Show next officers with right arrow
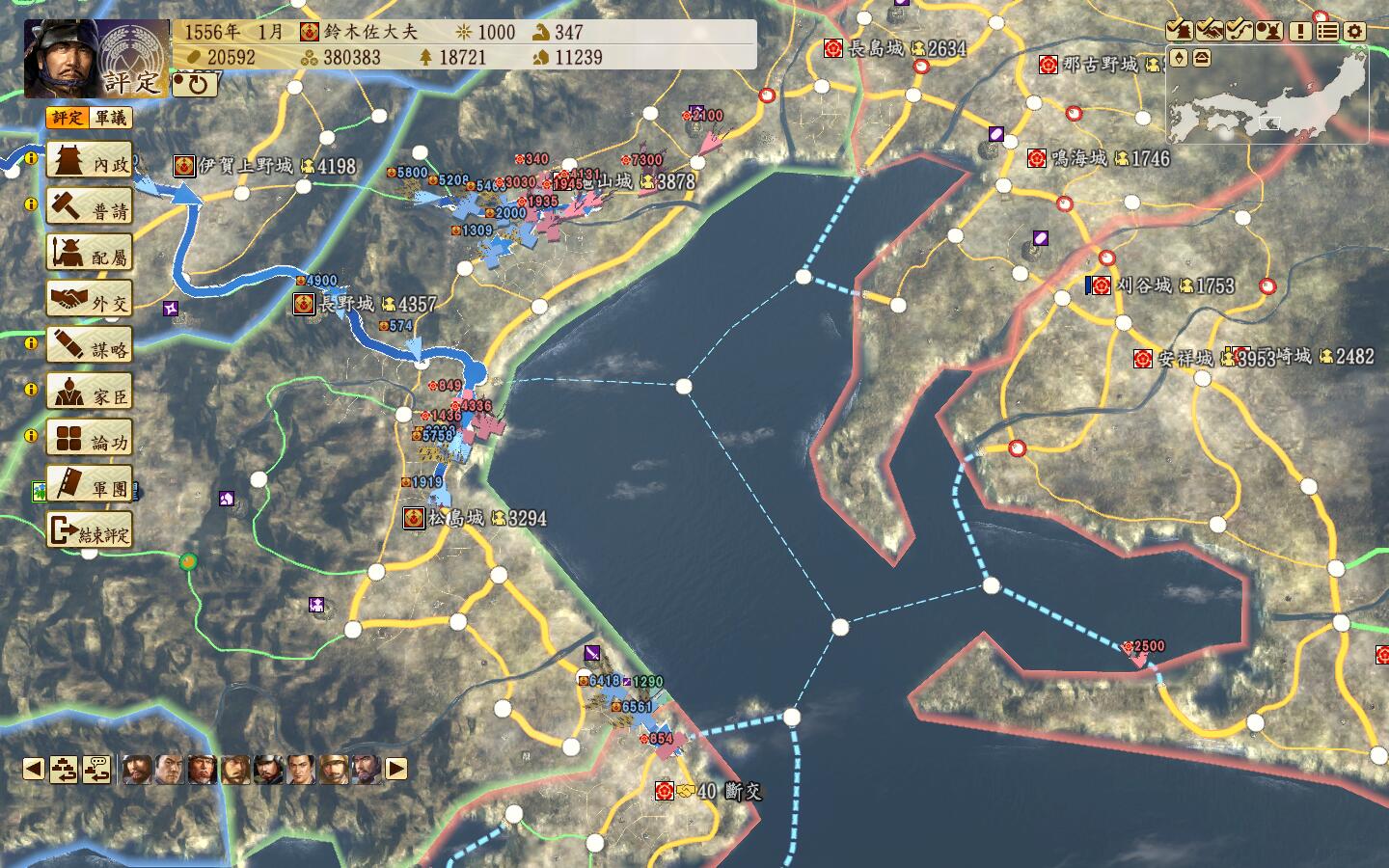 [x=396, y=769]
